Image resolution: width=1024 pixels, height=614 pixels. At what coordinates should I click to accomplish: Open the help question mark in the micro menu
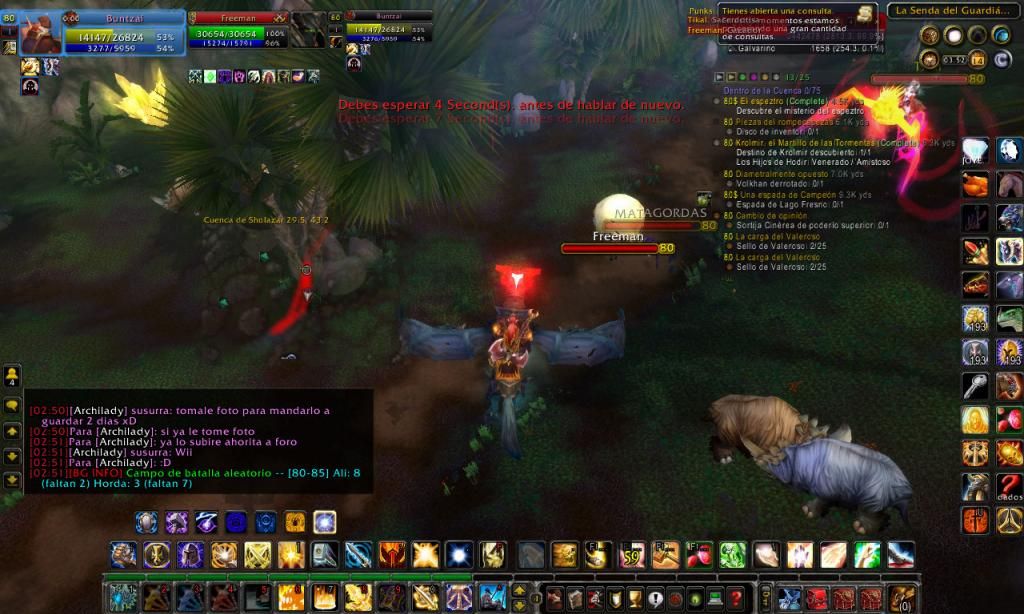[x=736, y=598]
